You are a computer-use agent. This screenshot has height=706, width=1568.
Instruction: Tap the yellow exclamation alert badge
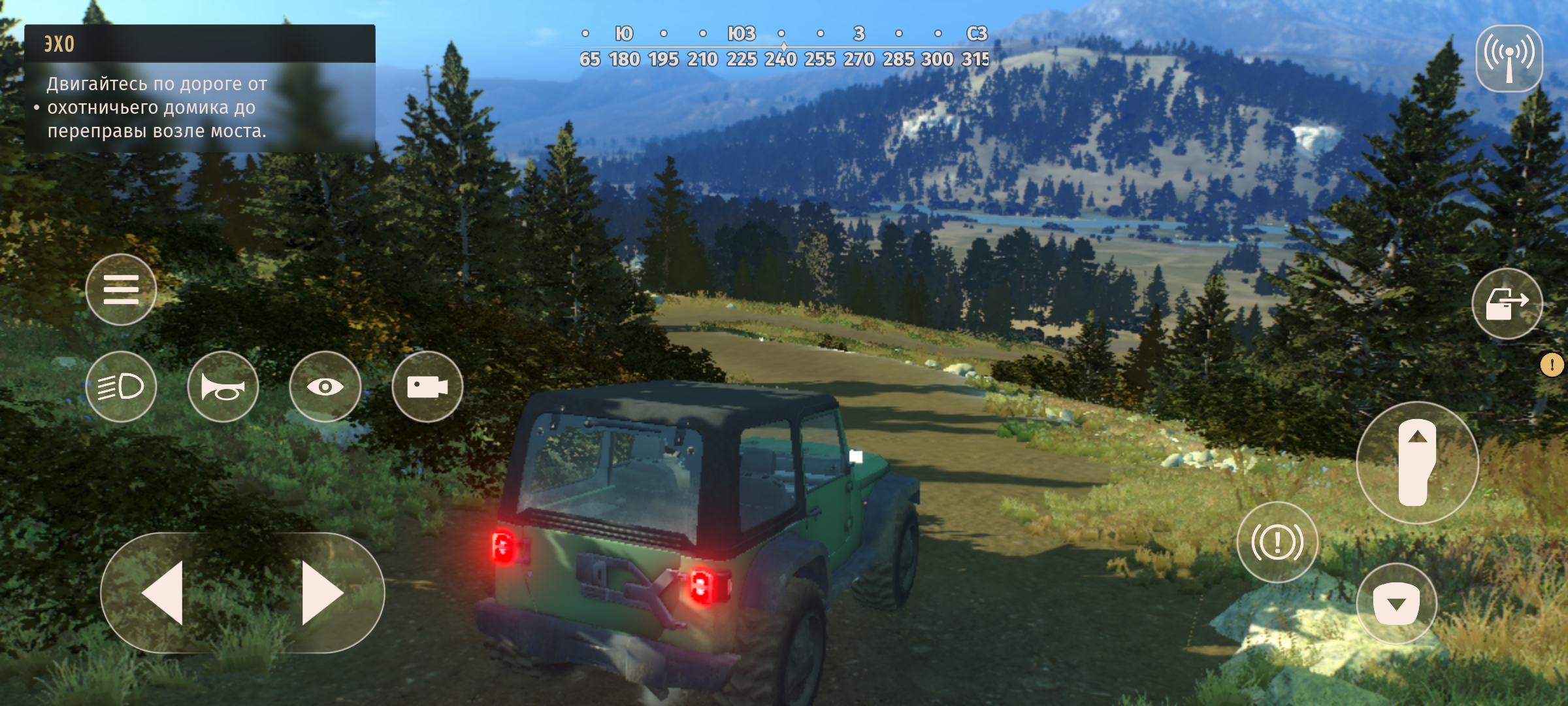point(1552,365)
